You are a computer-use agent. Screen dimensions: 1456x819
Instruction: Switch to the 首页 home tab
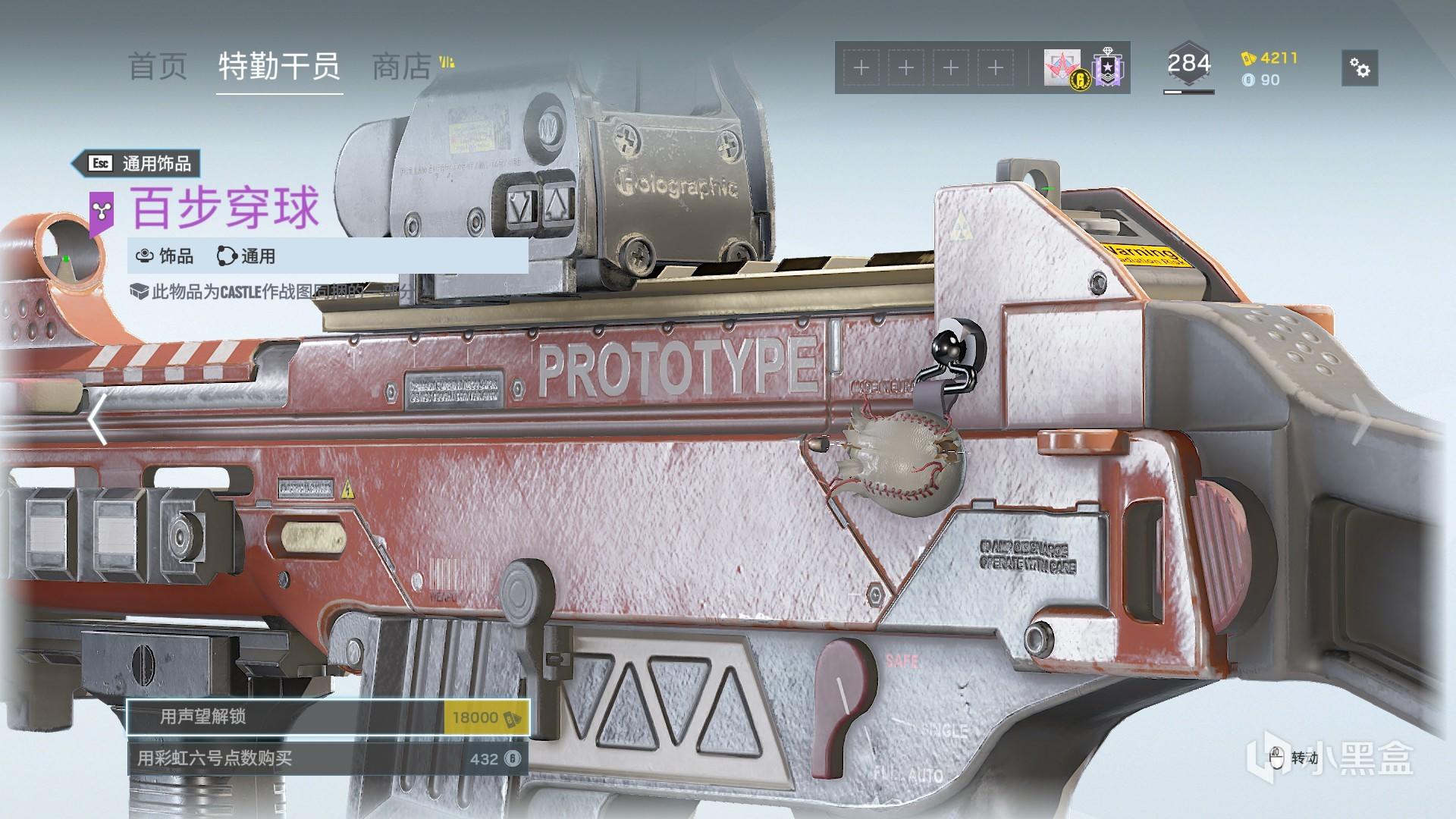(157, 67)
